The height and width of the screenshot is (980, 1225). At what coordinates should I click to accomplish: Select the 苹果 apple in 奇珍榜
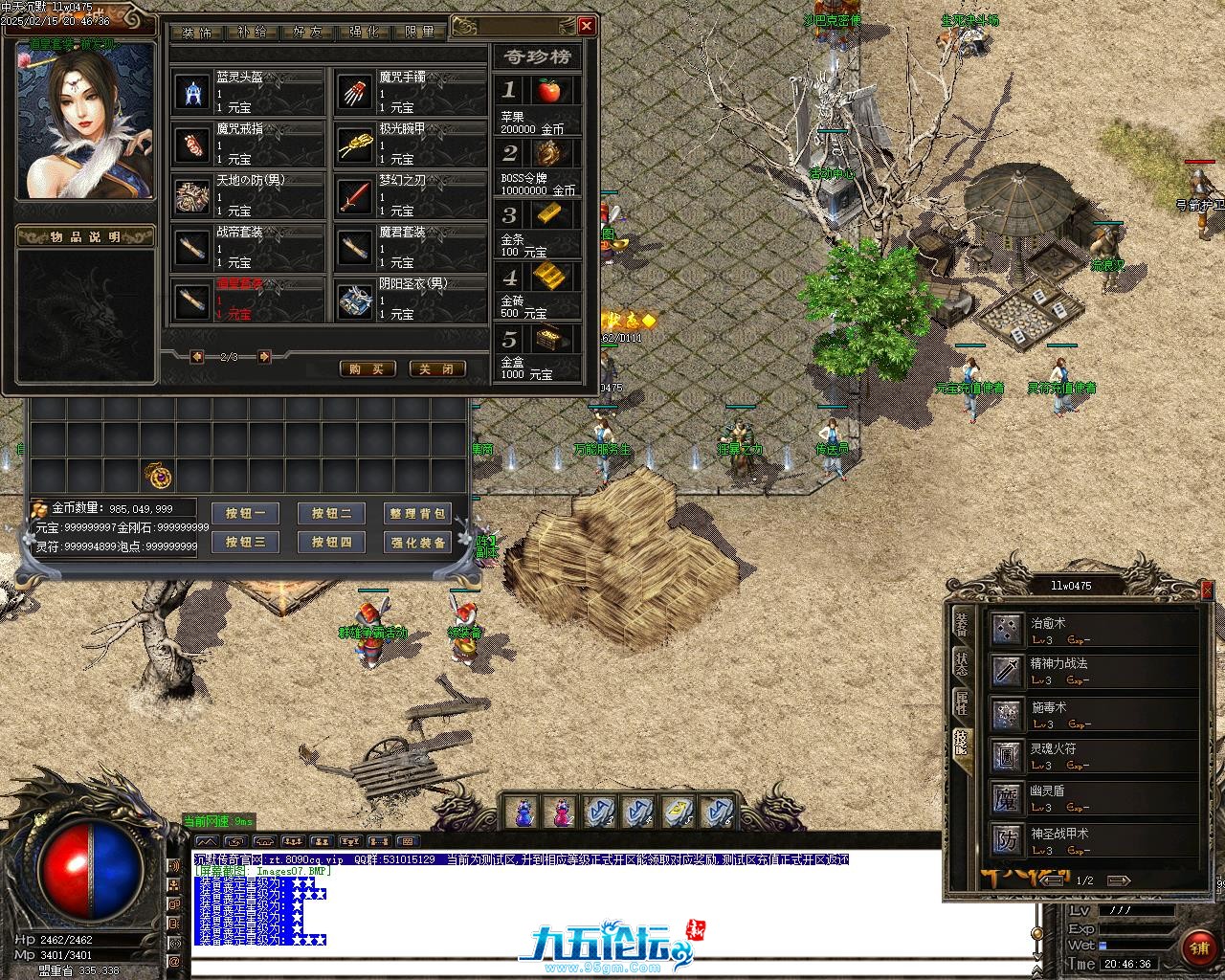(548, 91)
